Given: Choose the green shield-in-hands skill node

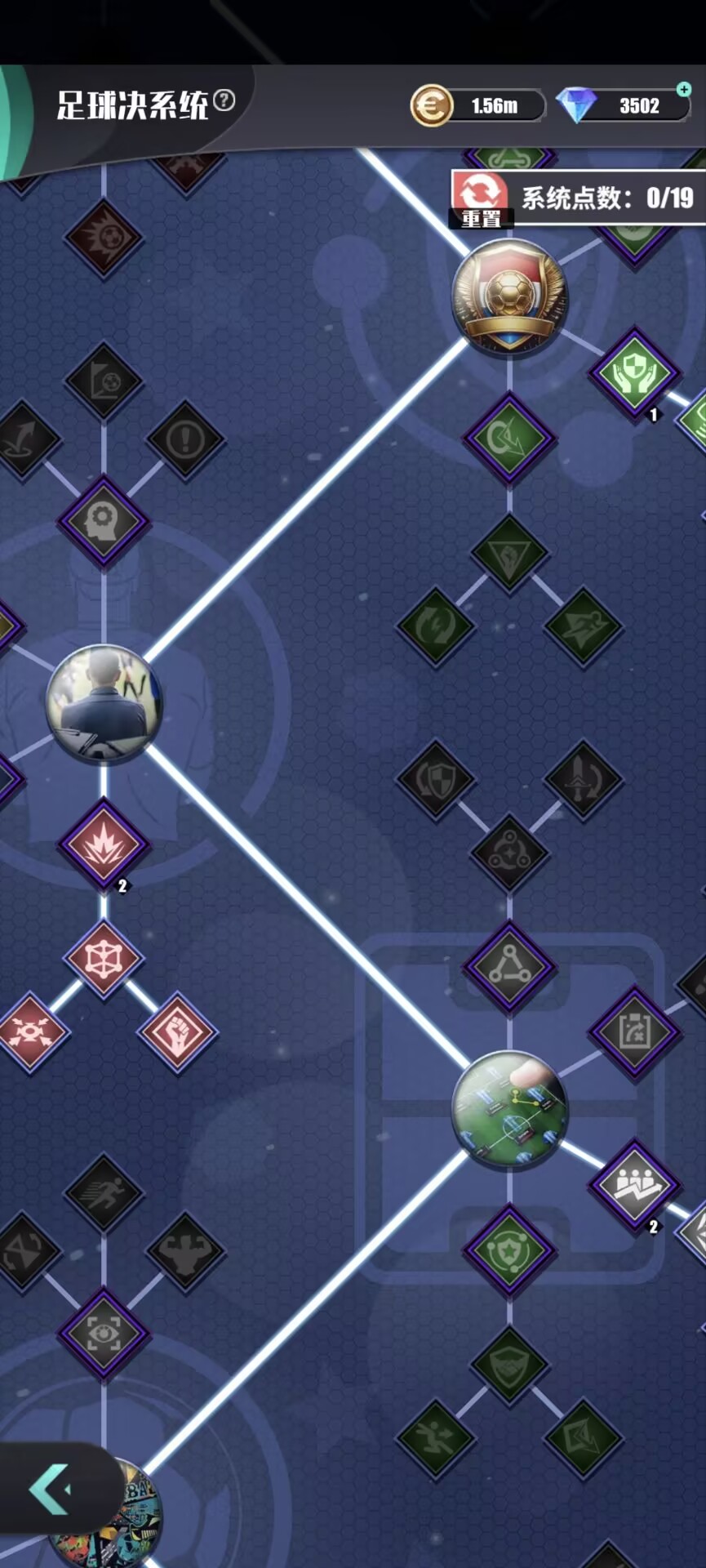Looking at the screenshot, I should point(634,374).
